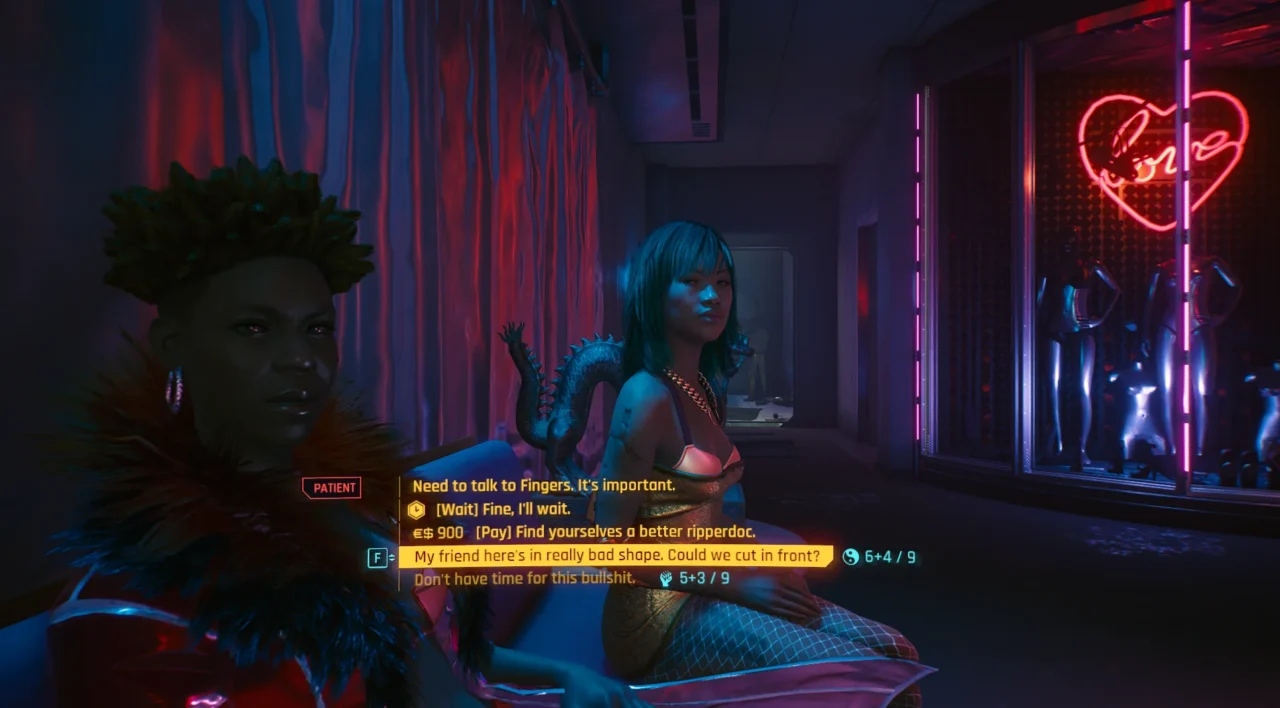Select the "[Wait] Fine, I'll wait." reply
The width and height of the screenshot is (1280, 708).
click(x=498, y=509)
